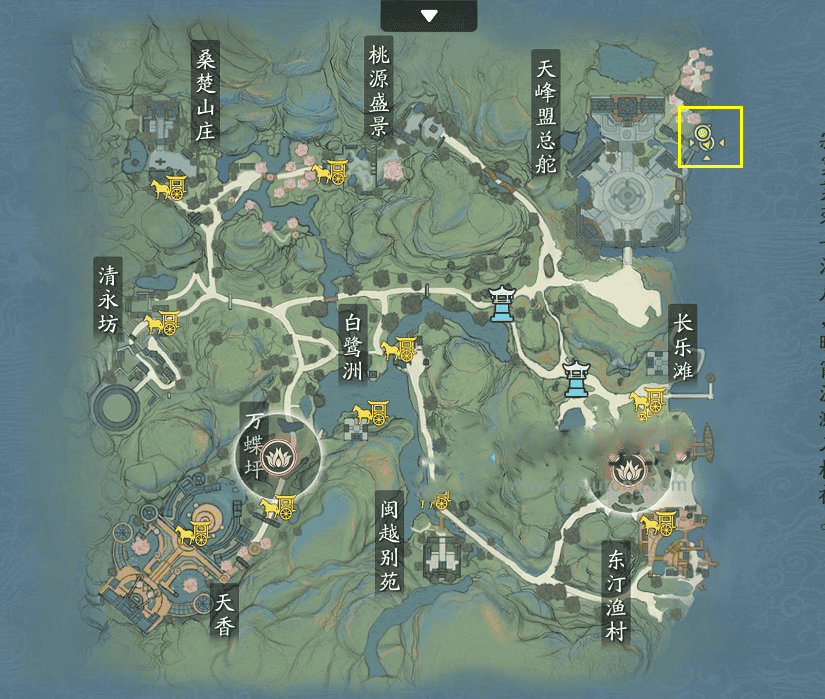The image size is (825, 699).
Task: Open the lotus marker at 万蝶坪
Action: pyautogui.click(x=277, y=455)
